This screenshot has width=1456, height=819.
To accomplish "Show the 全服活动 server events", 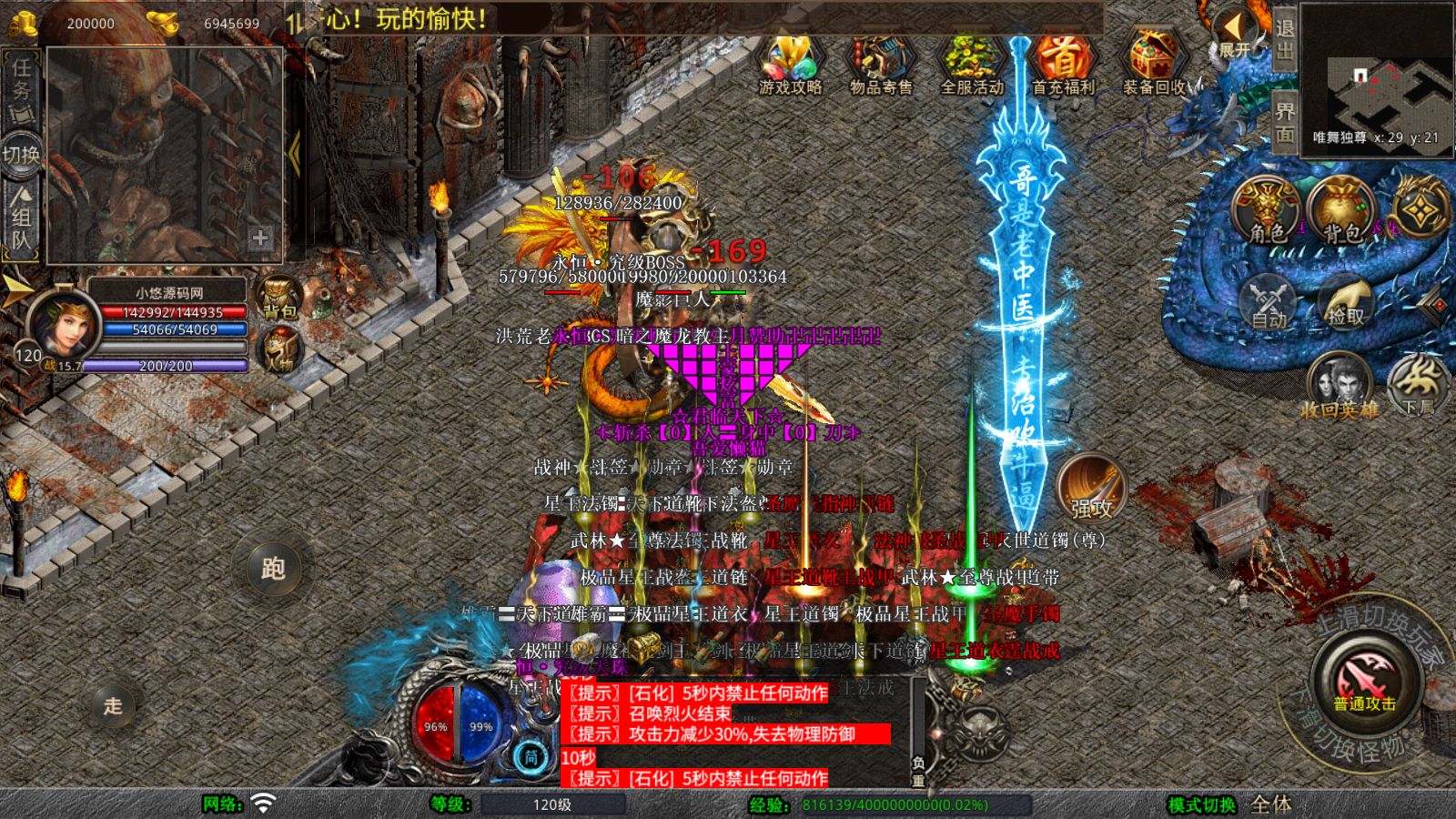I will click(972, 64).
